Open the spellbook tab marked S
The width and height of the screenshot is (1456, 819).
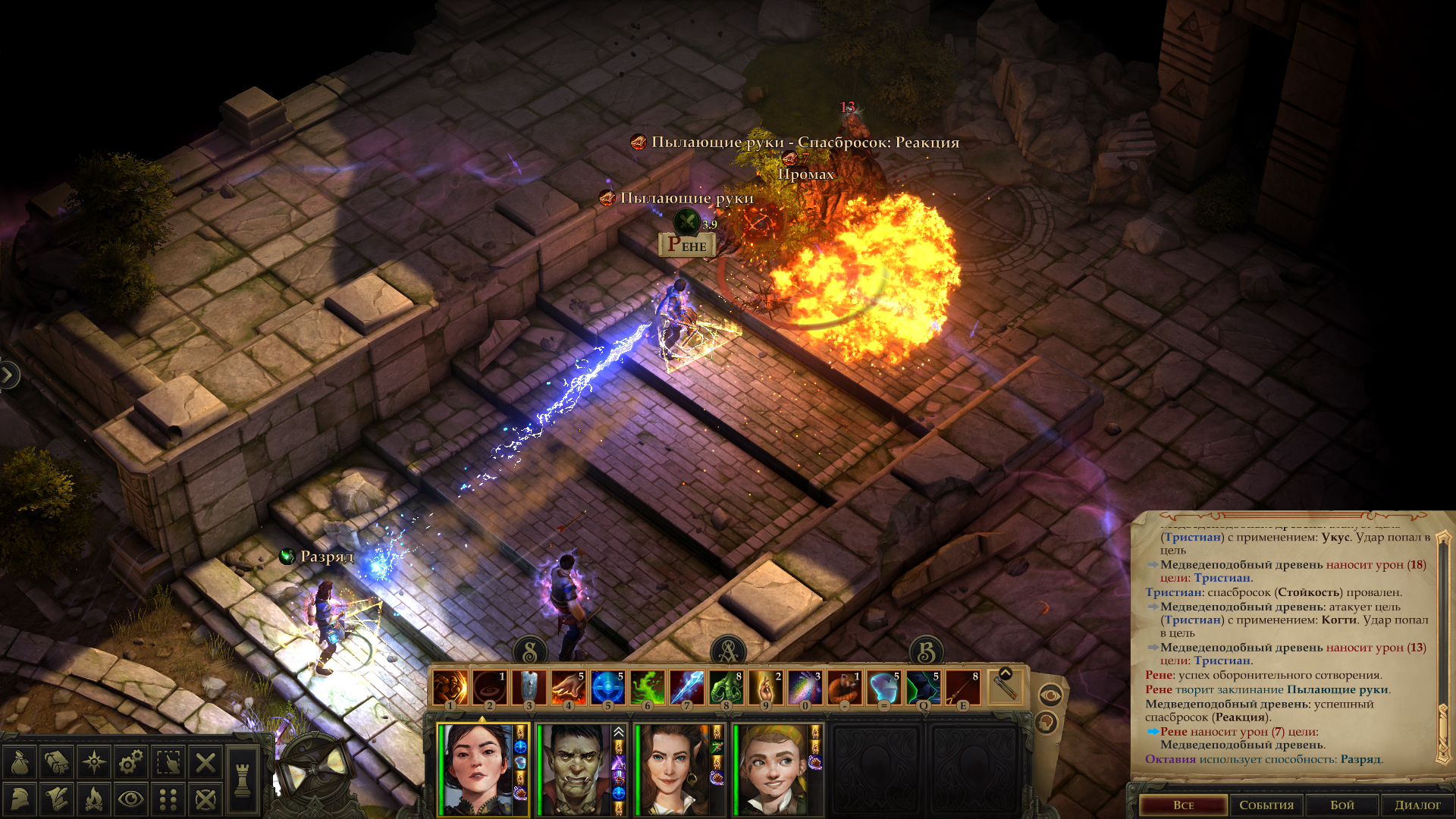pyautogui.click(x=530, y=651)
